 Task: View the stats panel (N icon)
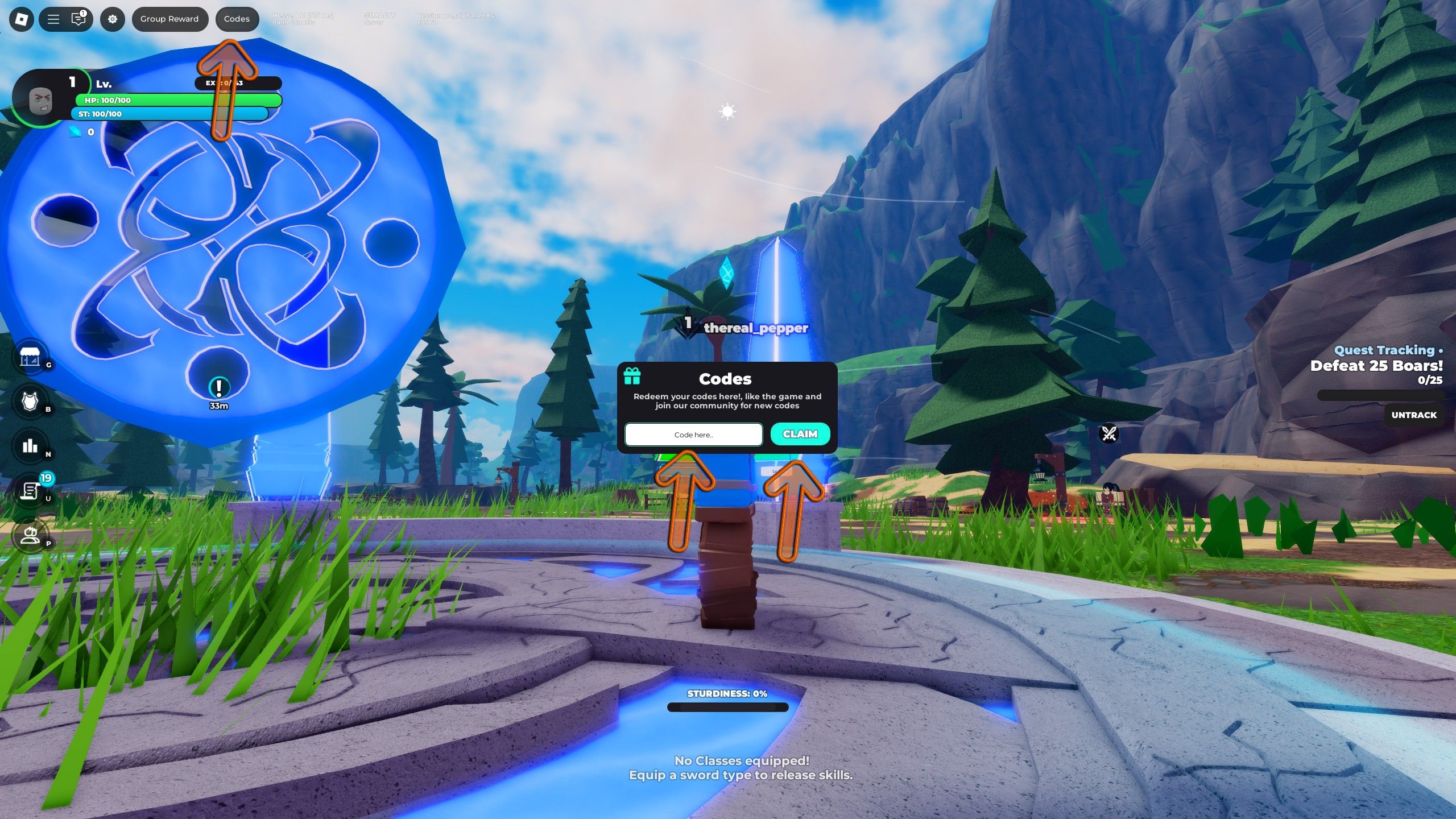[30, 446]
